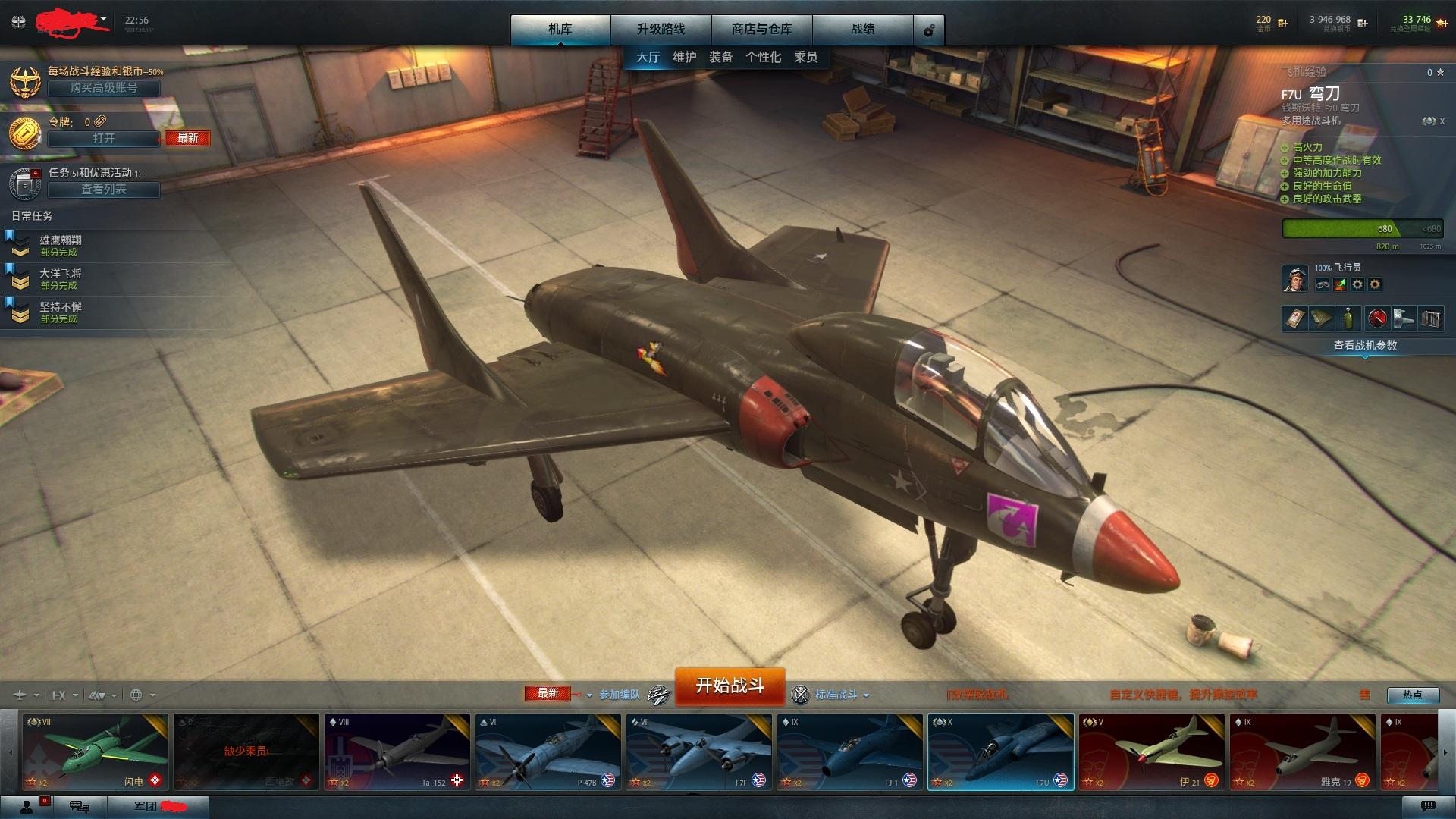Select the 个性化 sub-tab

763,57
